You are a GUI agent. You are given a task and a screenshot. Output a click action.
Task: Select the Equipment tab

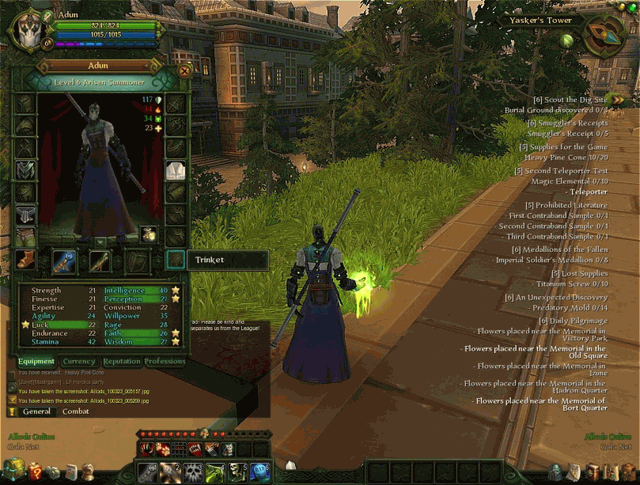click(36, 361)
